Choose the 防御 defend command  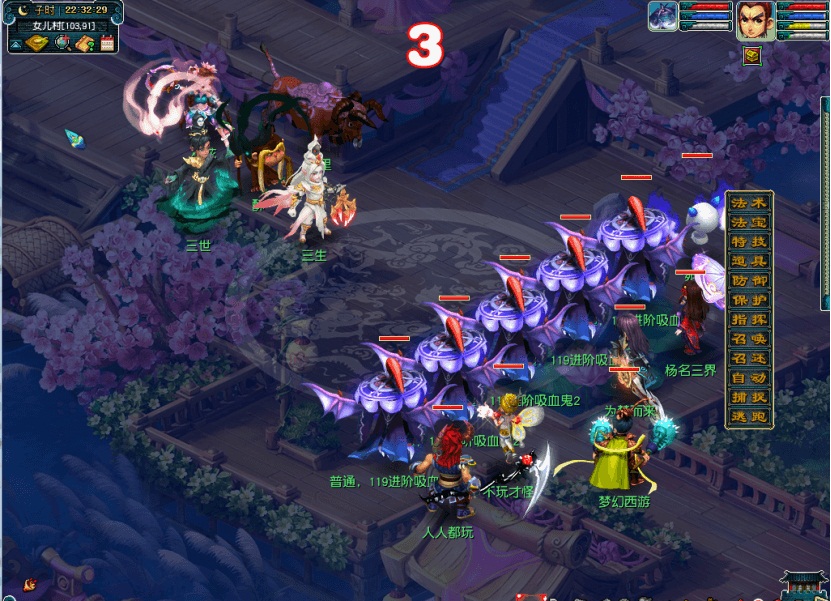(751, 281)
